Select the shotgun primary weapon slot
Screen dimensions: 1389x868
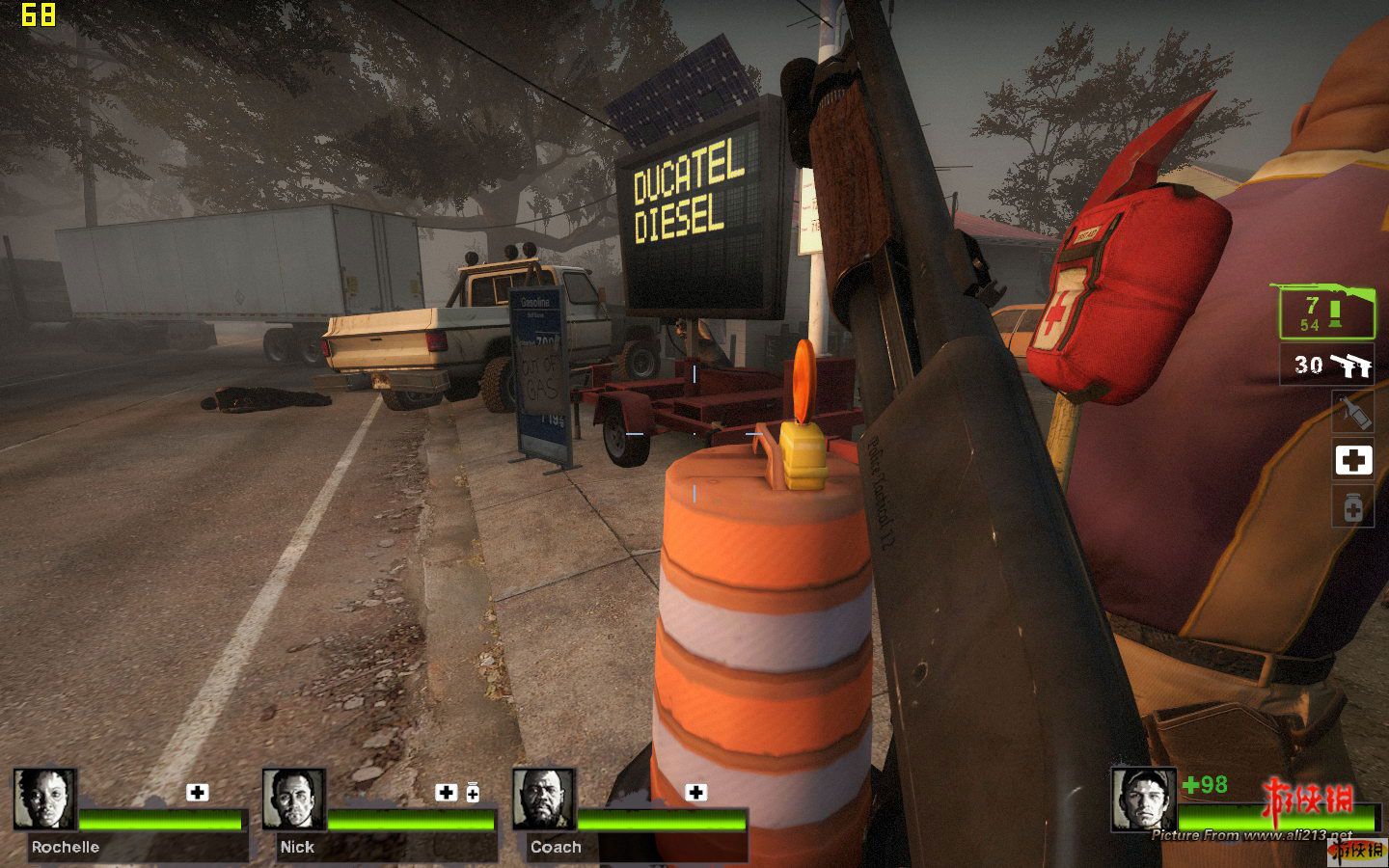tap(1326, 312)
